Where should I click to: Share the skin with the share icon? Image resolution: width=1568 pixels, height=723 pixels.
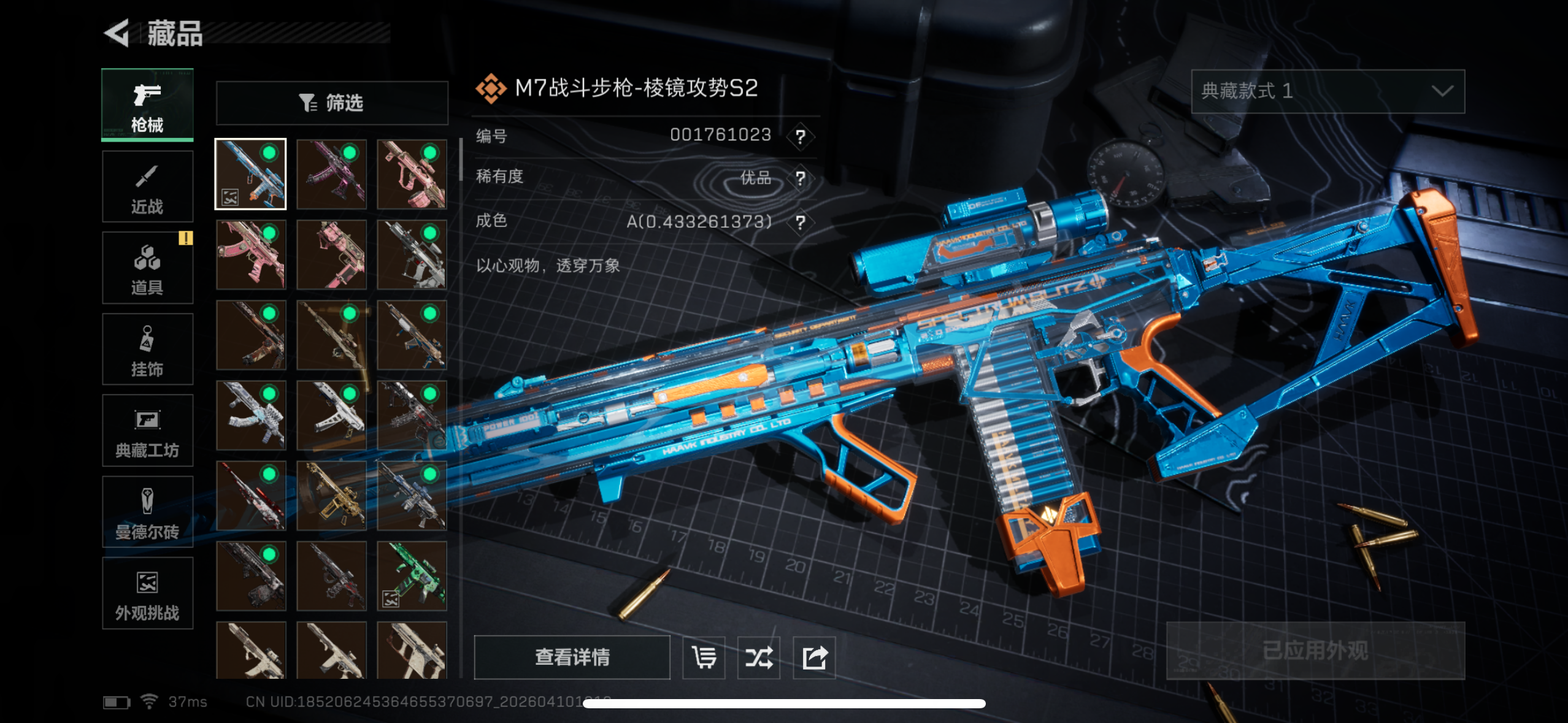[x=814, y=657]
